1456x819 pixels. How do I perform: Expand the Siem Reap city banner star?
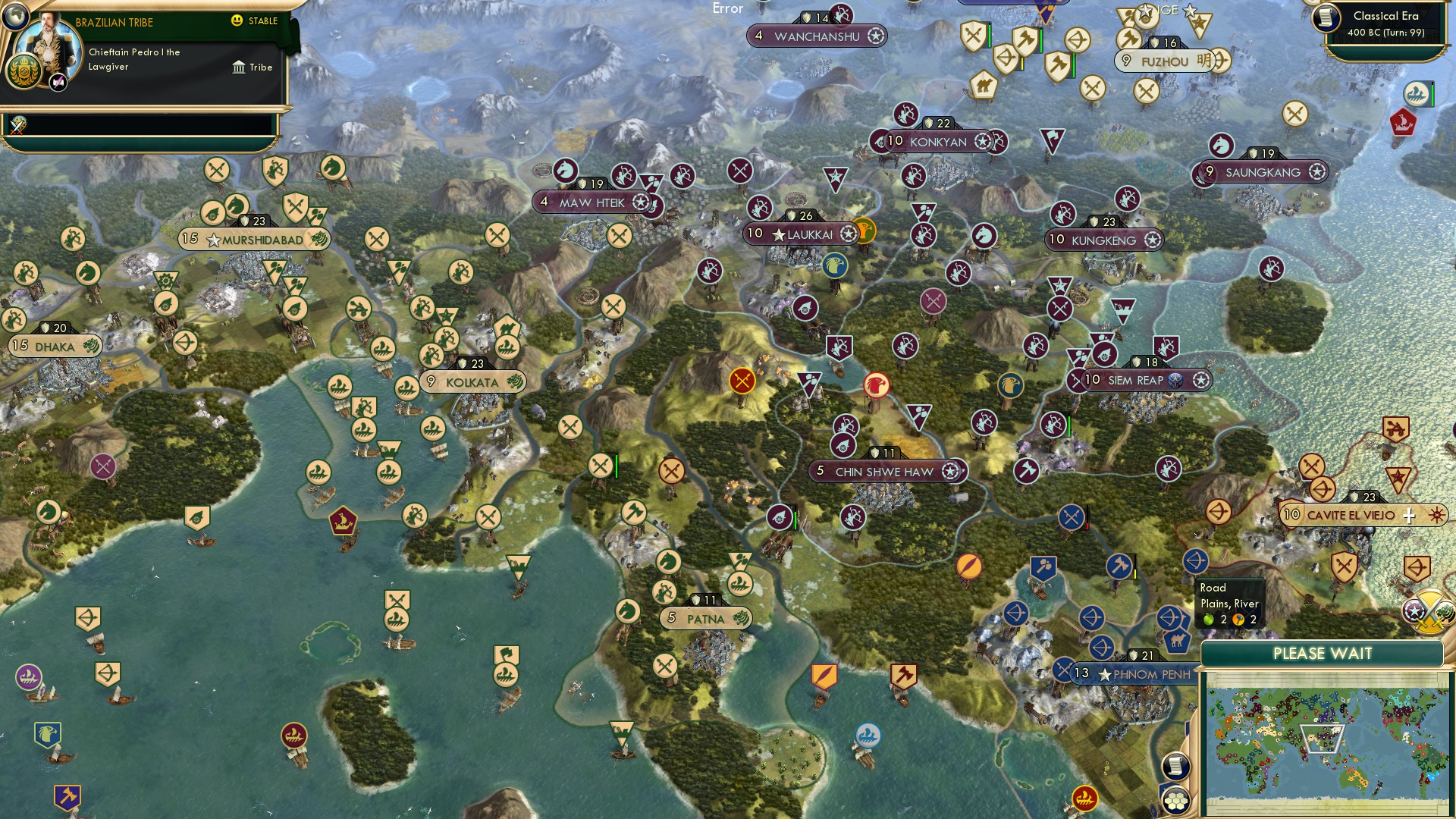pyautogui.click(x=1200, y=381)
